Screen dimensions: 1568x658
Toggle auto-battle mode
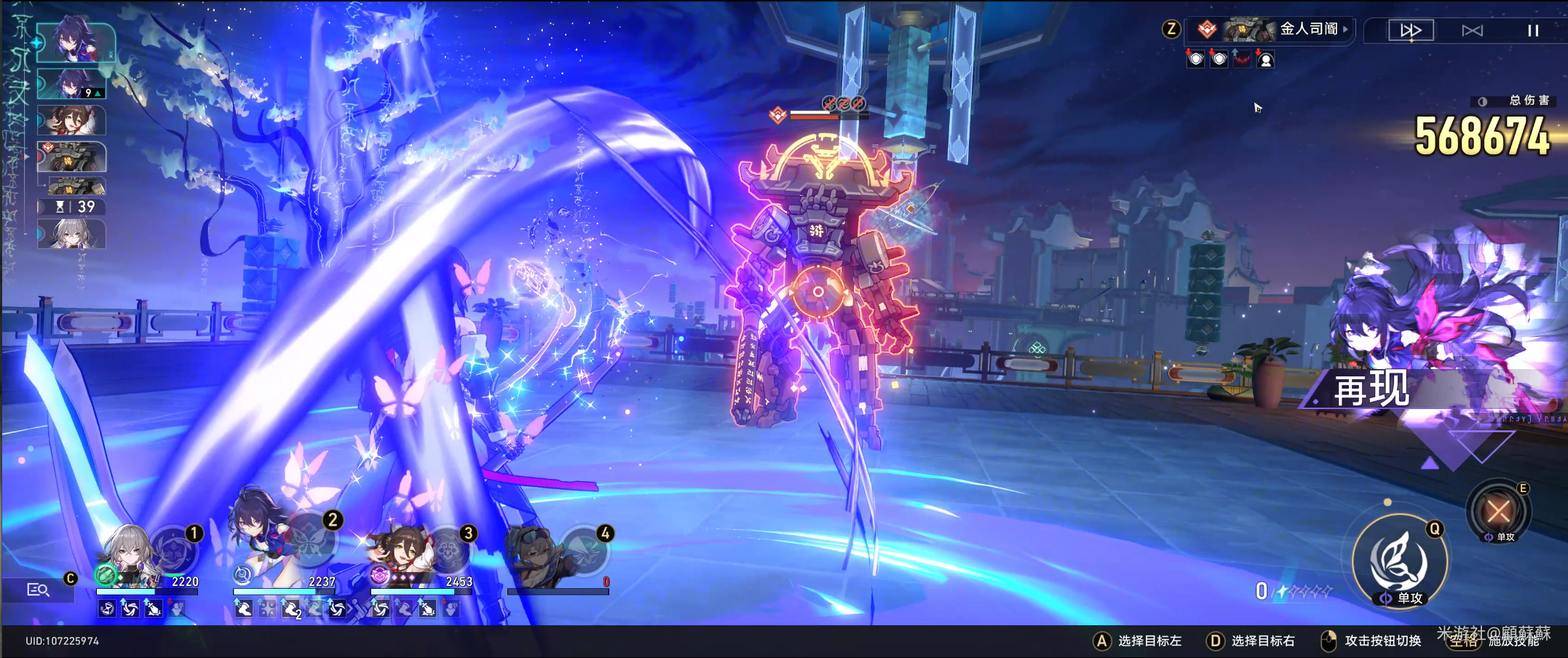coord(1472,31)
